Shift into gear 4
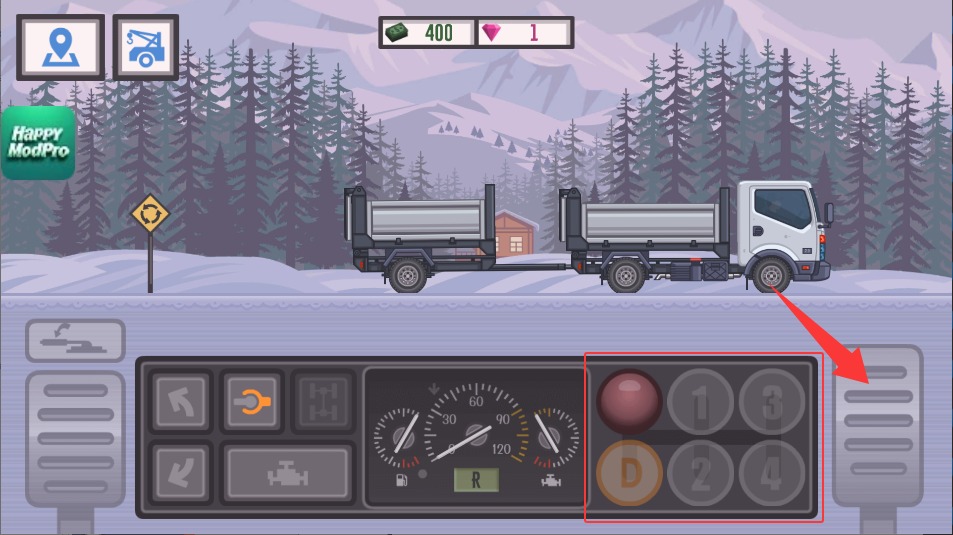 pos(771,473)
